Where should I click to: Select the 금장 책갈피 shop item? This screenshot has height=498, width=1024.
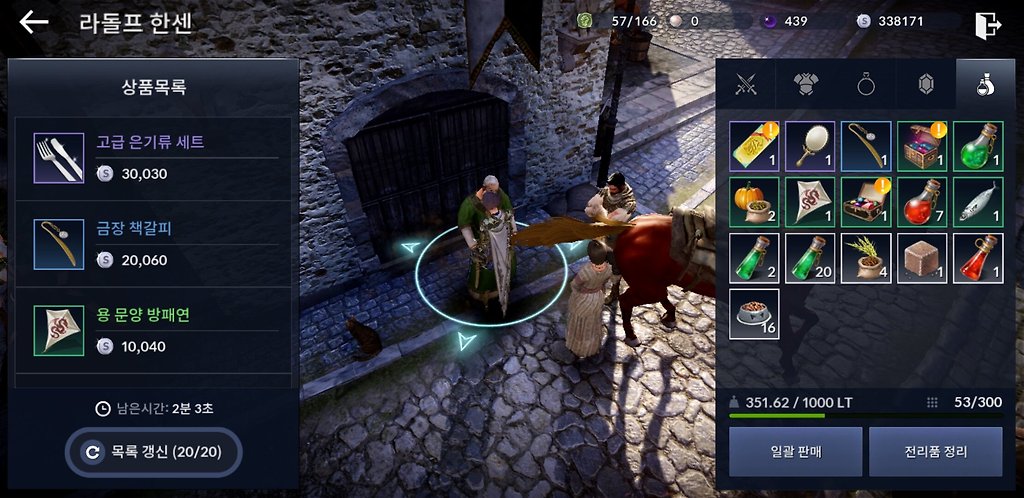(x=155, y=244)
